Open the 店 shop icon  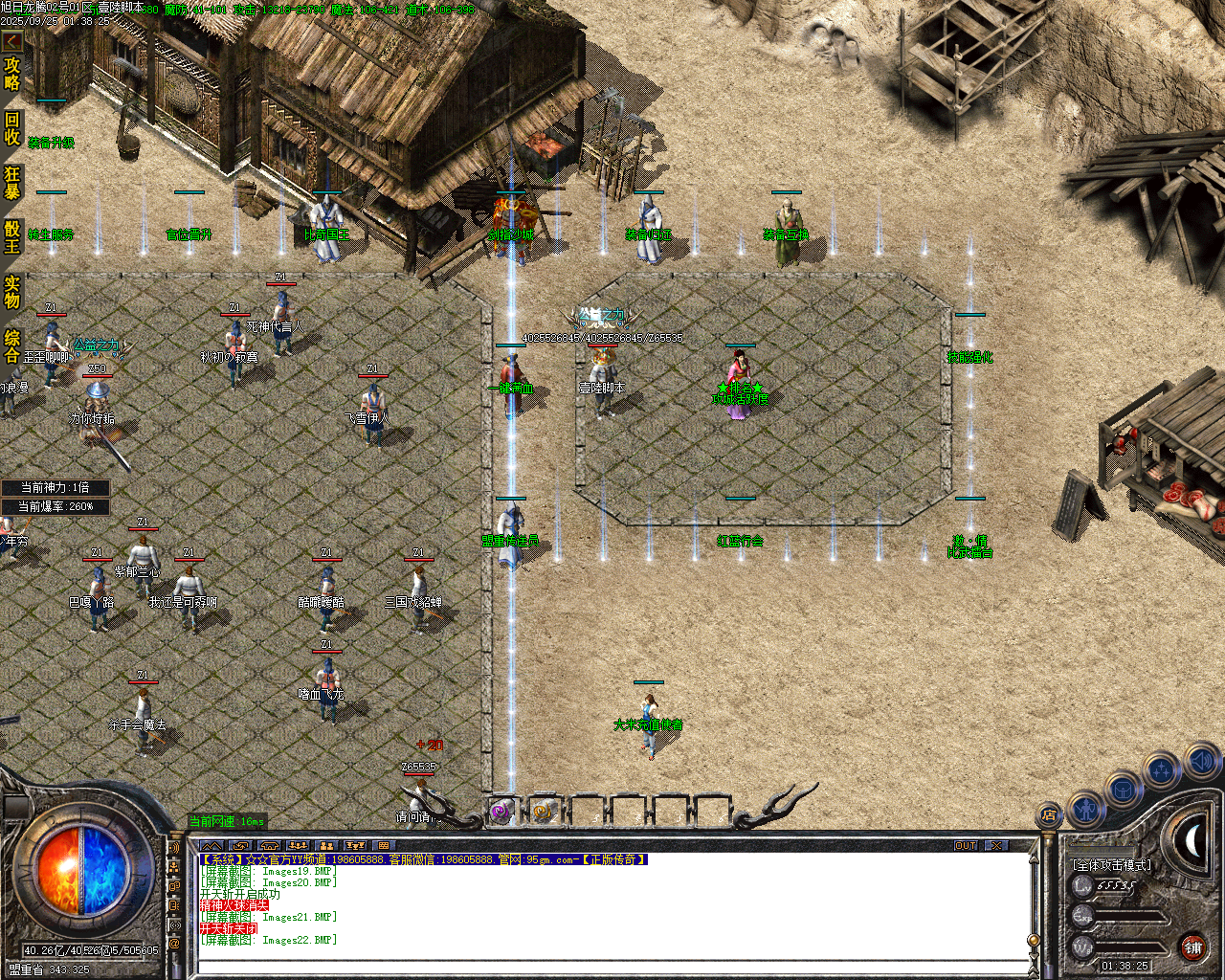(1048, 815)
